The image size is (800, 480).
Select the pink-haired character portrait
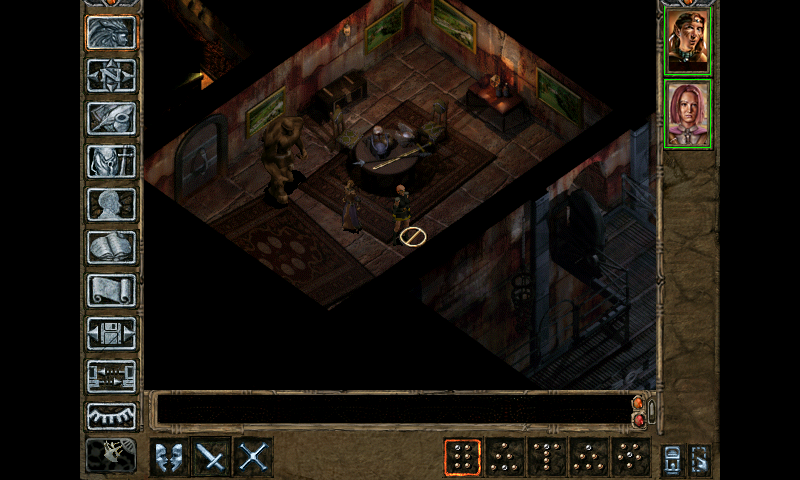[x=687, y=114]
